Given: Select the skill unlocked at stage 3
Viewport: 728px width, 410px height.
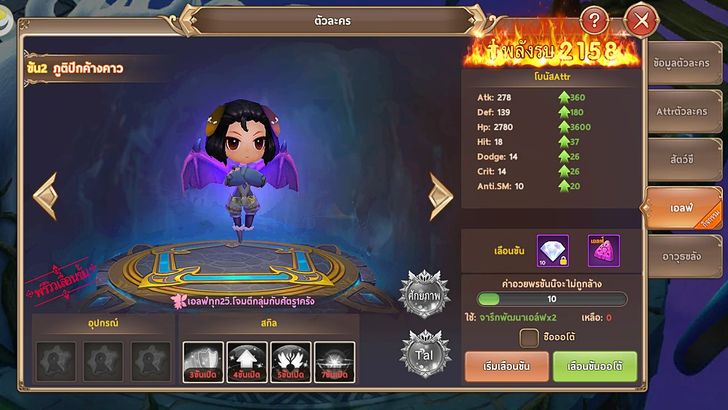Looking at the screenshot, I should [x=199, y=360].
